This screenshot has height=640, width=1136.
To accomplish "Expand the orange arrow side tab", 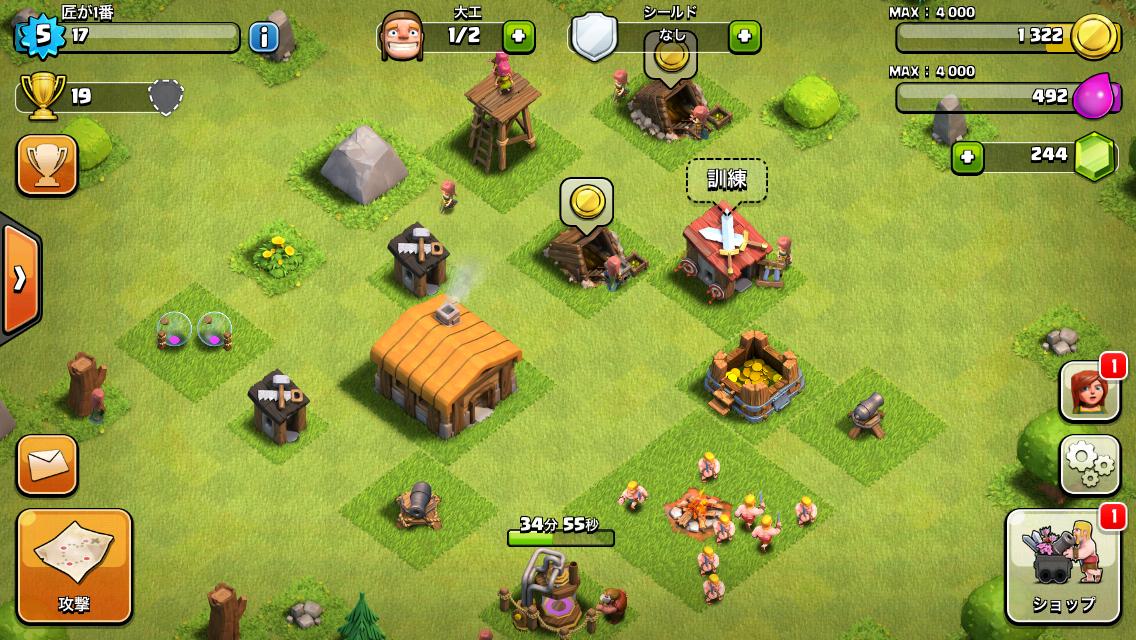I will coord(18,278).
